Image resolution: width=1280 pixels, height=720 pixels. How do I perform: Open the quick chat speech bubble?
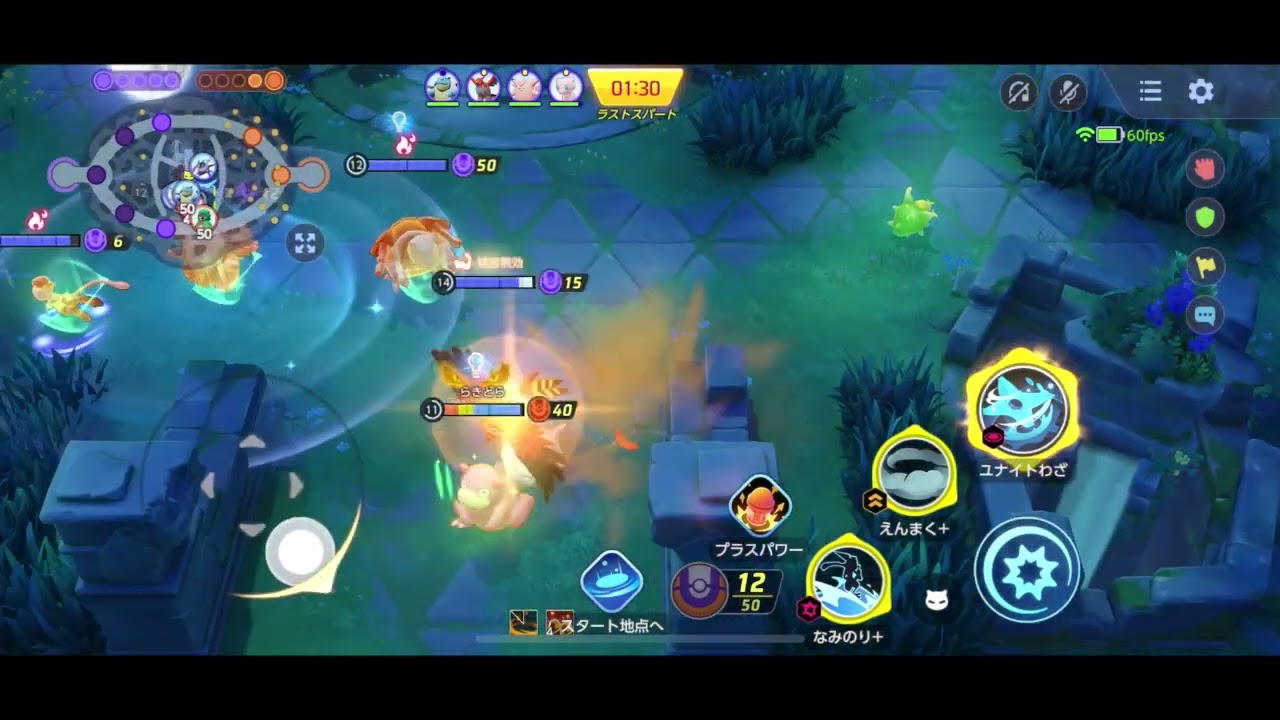pos(1205,315)
